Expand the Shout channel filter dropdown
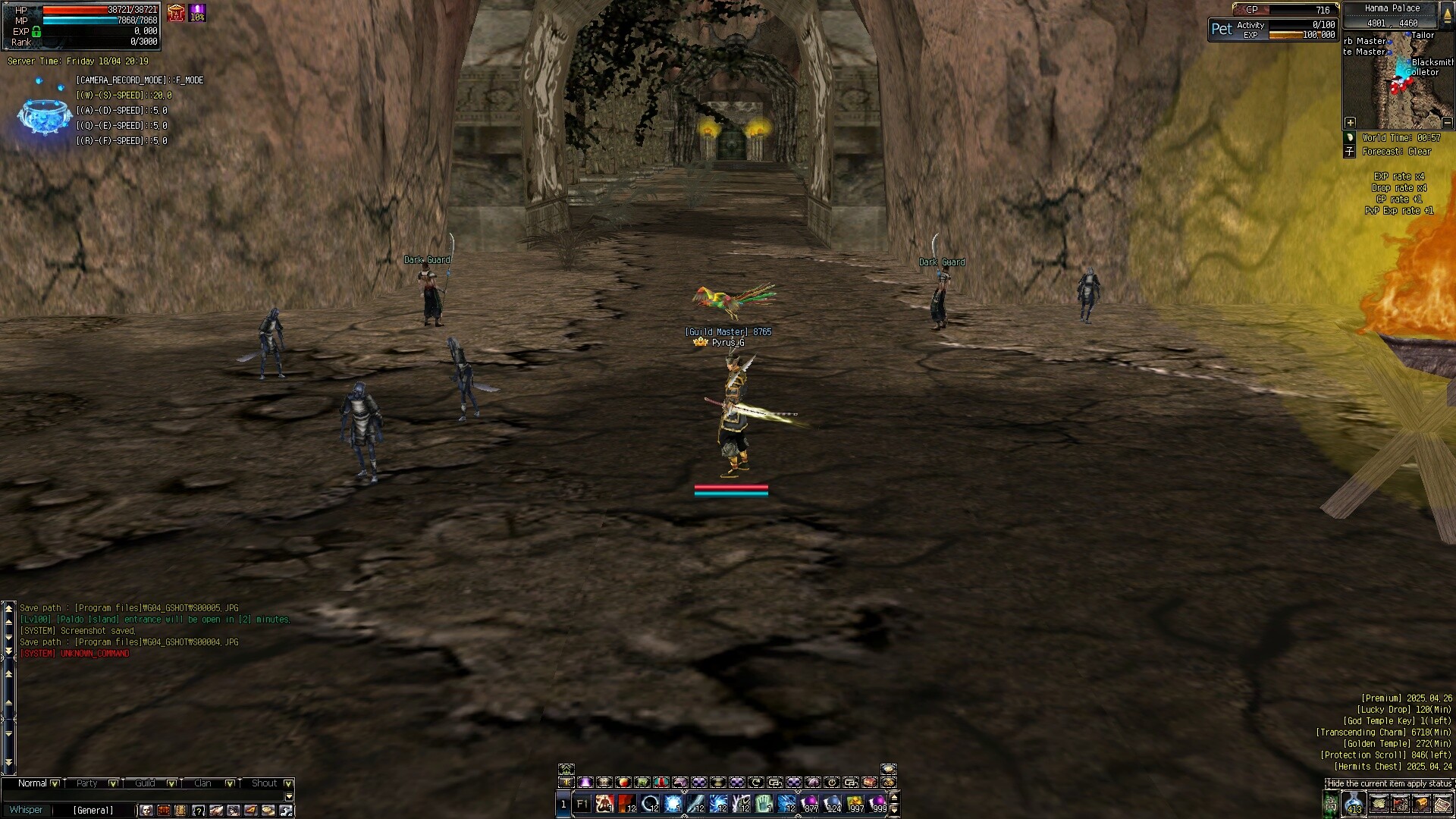1456x819 pixels. coord(289,783)
